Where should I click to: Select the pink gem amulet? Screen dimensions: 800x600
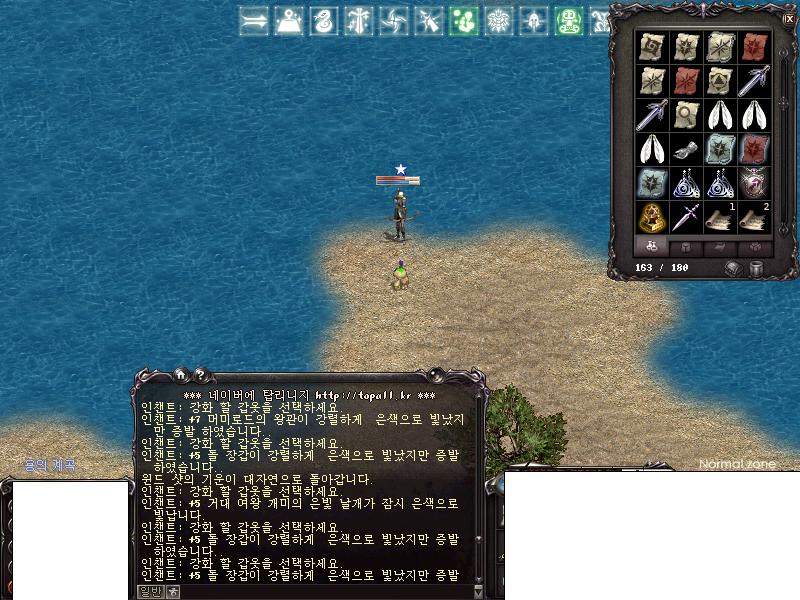754,183
